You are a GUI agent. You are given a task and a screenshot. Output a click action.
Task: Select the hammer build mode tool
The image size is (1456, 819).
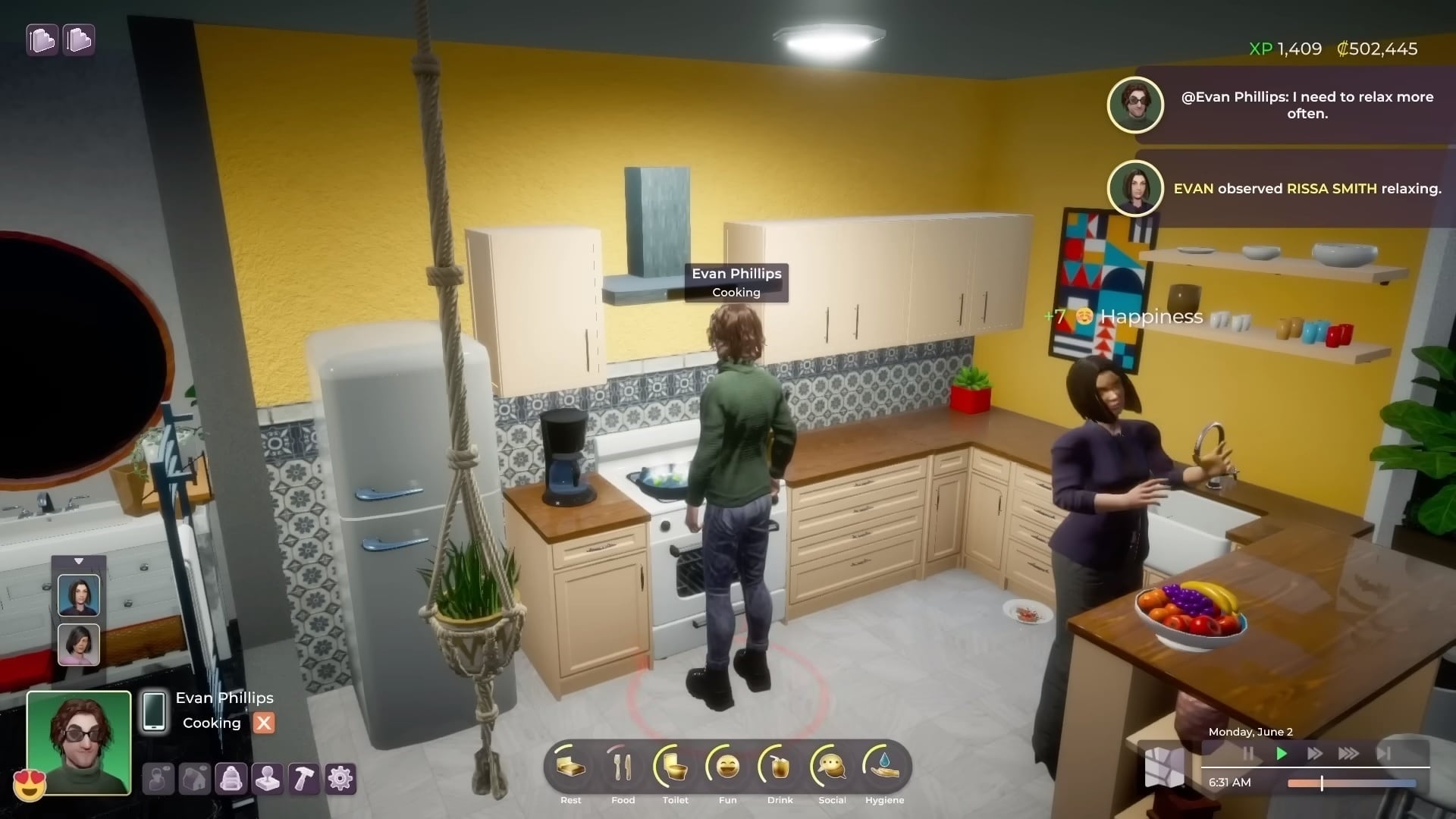point(304,779)
